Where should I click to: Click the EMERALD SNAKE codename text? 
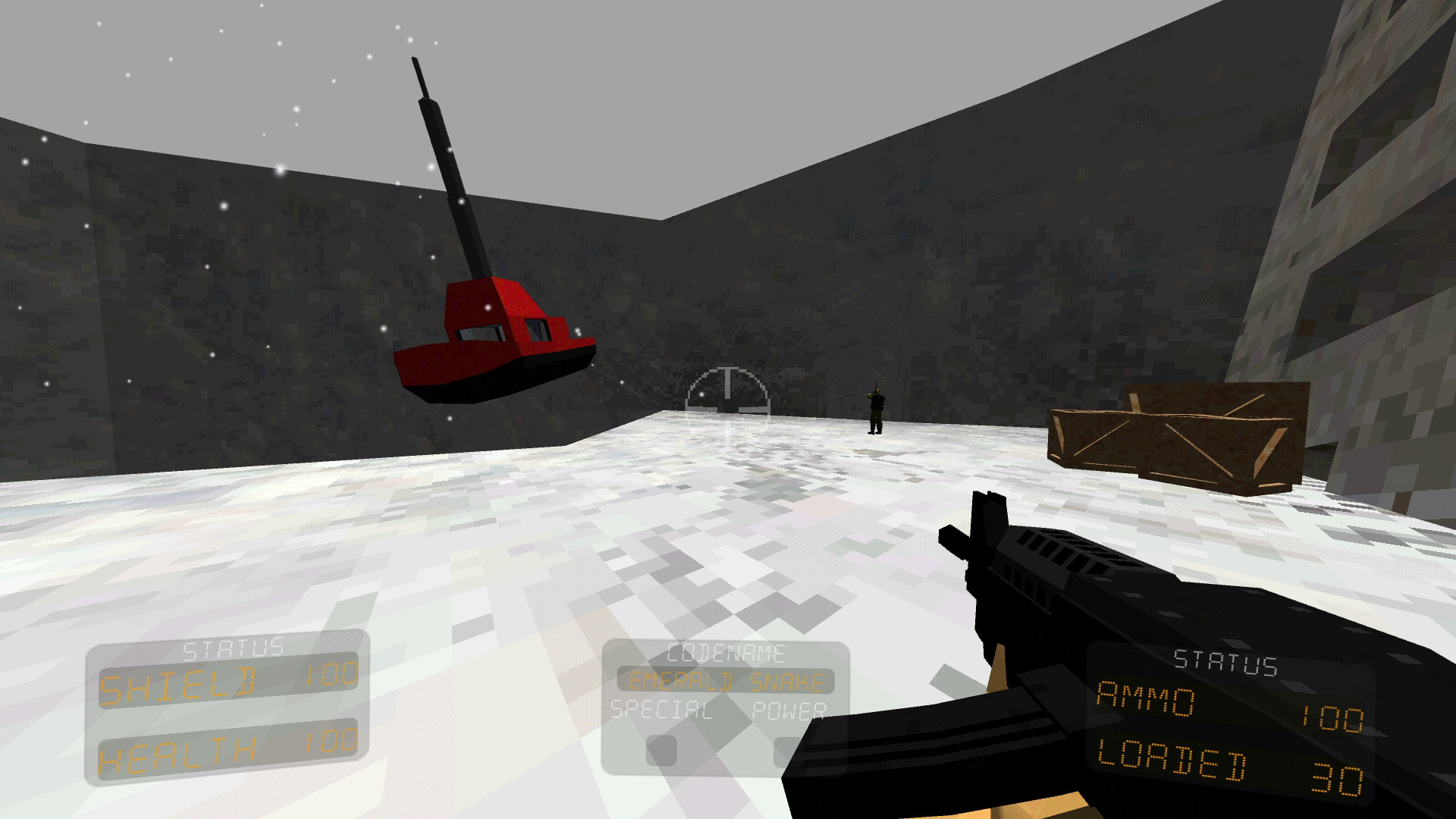tap(724, 681)
